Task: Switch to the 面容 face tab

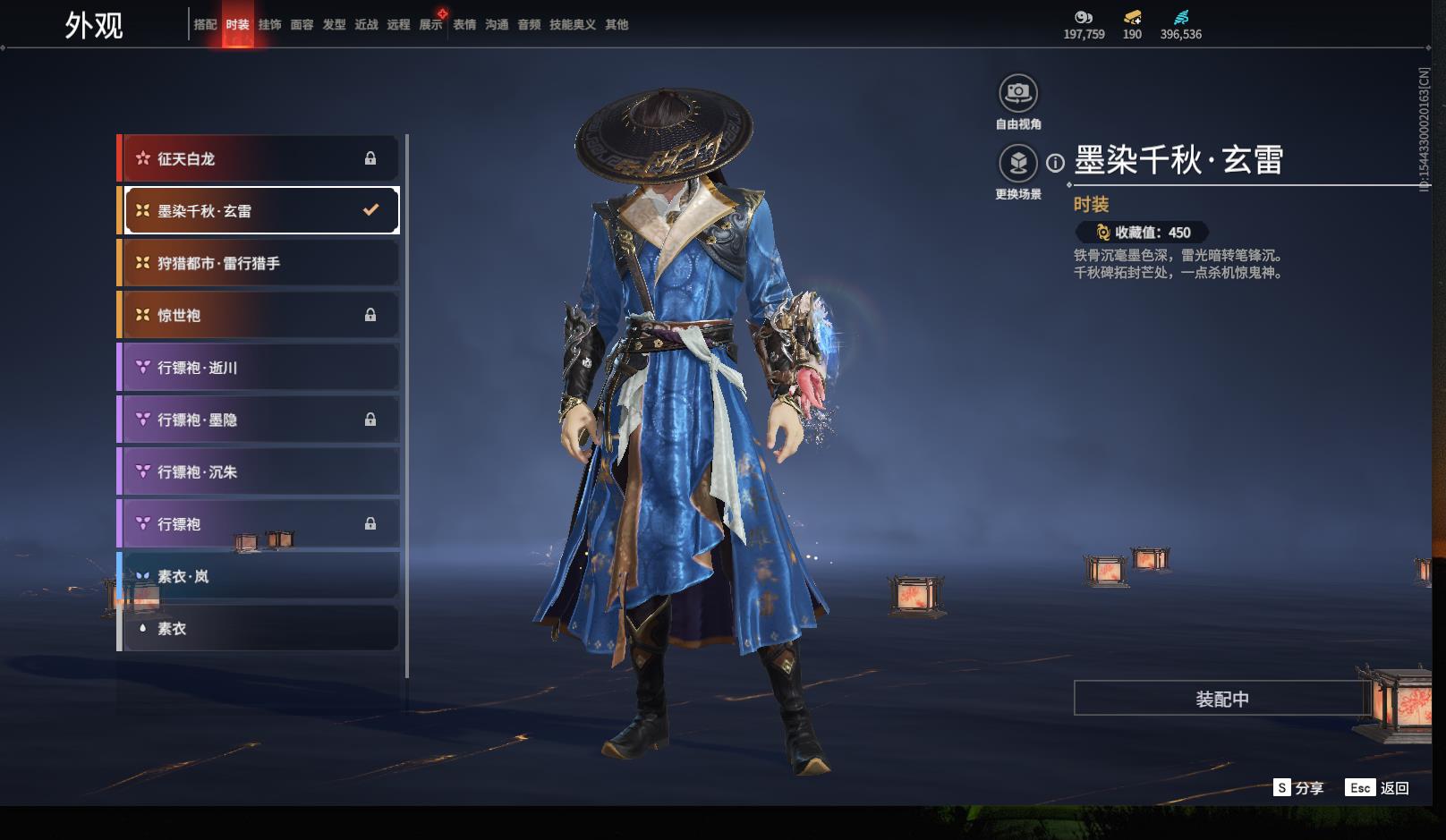Action: coord(302,25)
